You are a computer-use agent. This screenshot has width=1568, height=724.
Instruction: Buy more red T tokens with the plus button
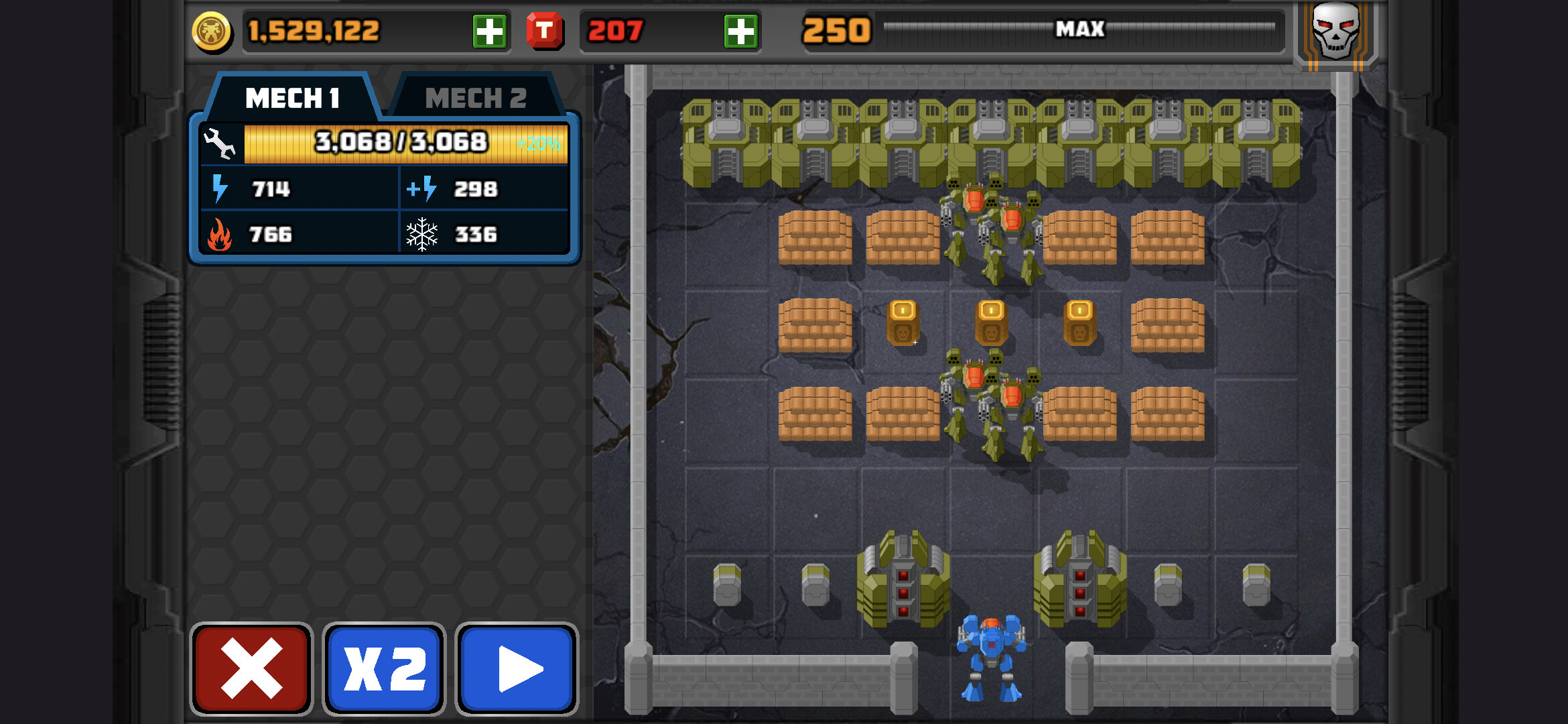740,32
